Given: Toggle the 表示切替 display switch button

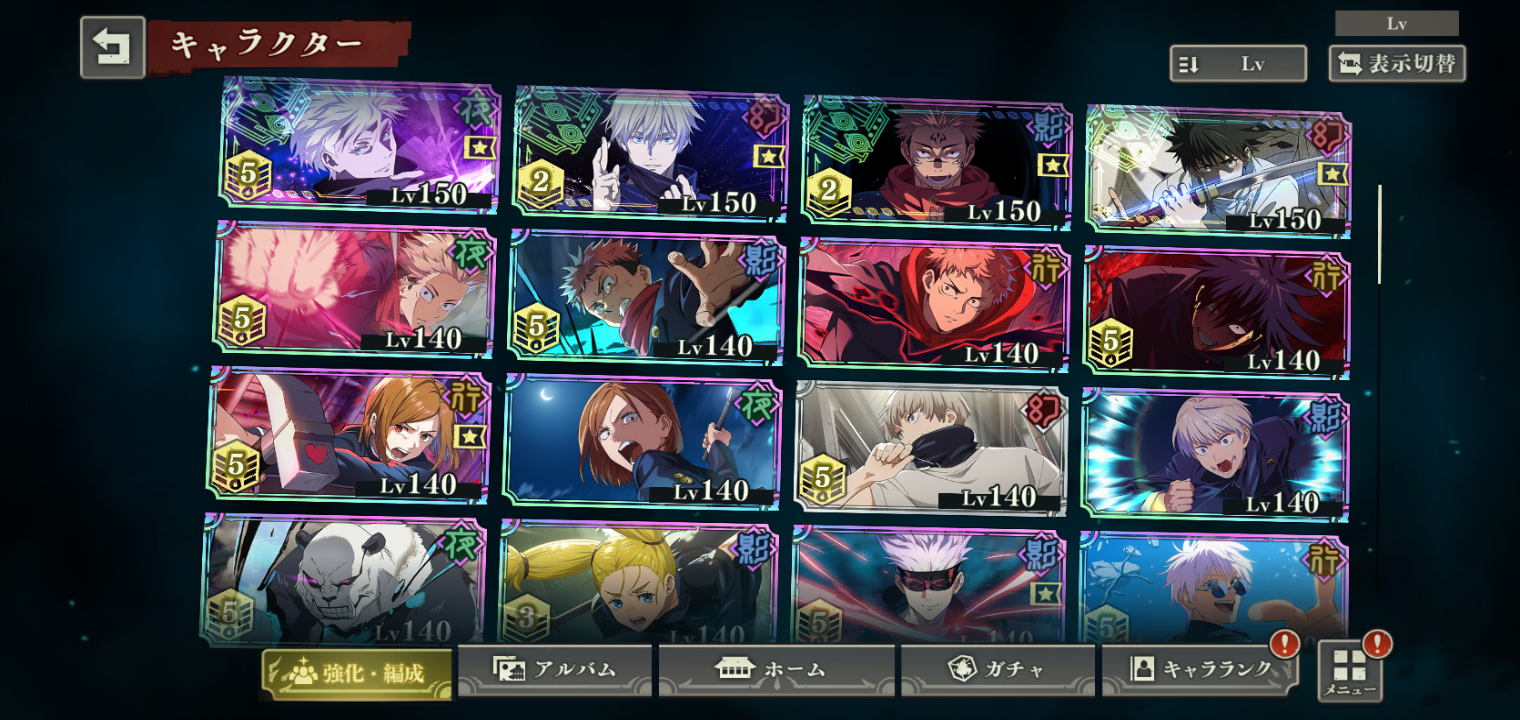Looking at the screenshot, I should click(1397, 64).
